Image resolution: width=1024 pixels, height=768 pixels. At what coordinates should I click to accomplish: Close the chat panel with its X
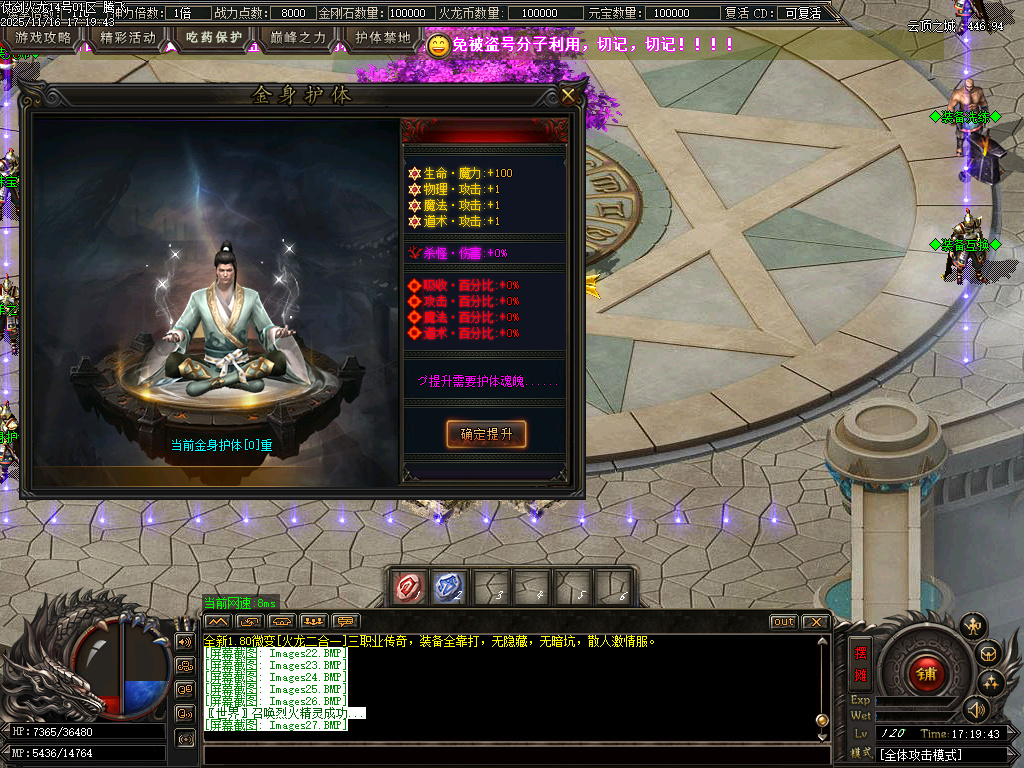[x=816, y=622]
